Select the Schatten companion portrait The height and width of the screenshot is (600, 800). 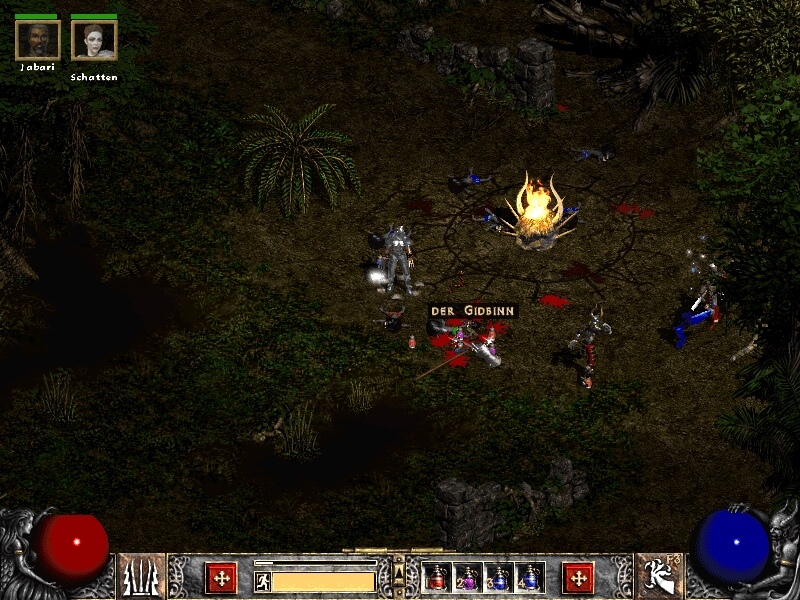coord(94,40)
